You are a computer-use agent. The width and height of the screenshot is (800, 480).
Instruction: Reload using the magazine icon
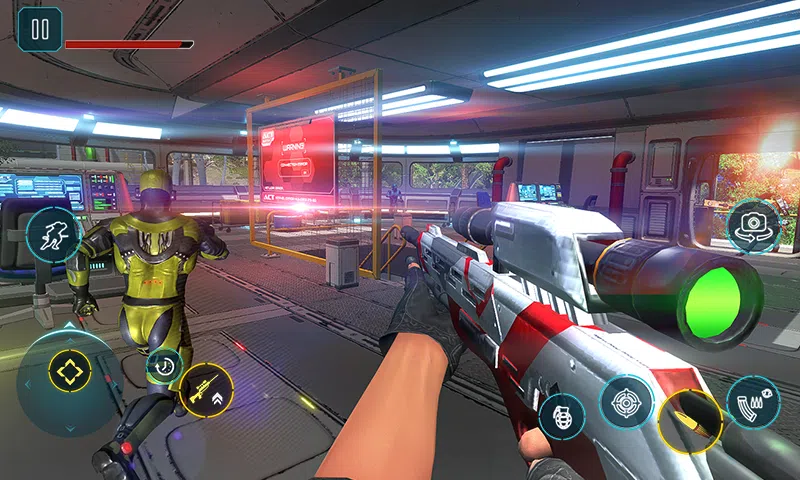tap(753, 403)
